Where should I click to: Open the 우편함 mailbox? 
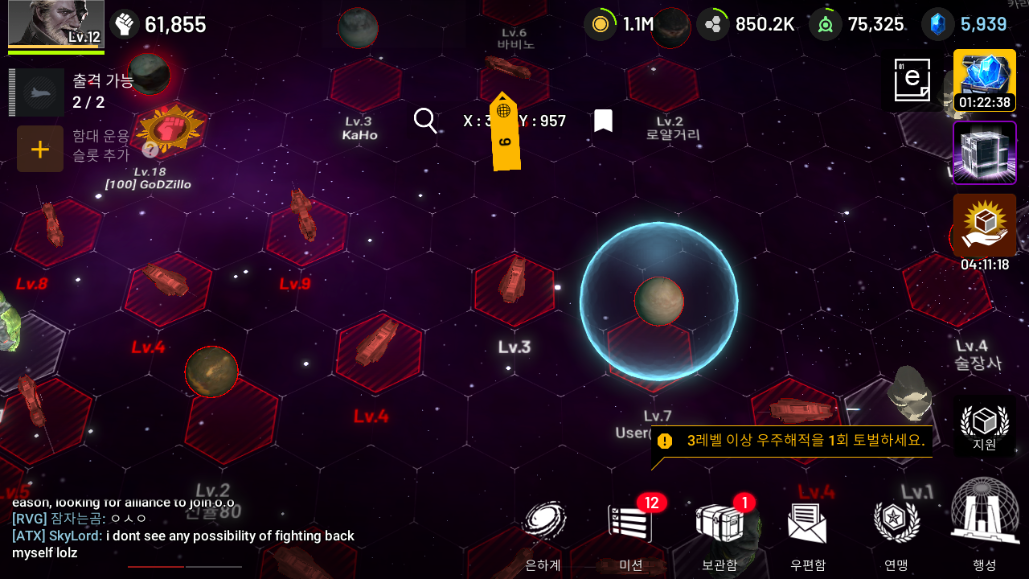[807, 531]
